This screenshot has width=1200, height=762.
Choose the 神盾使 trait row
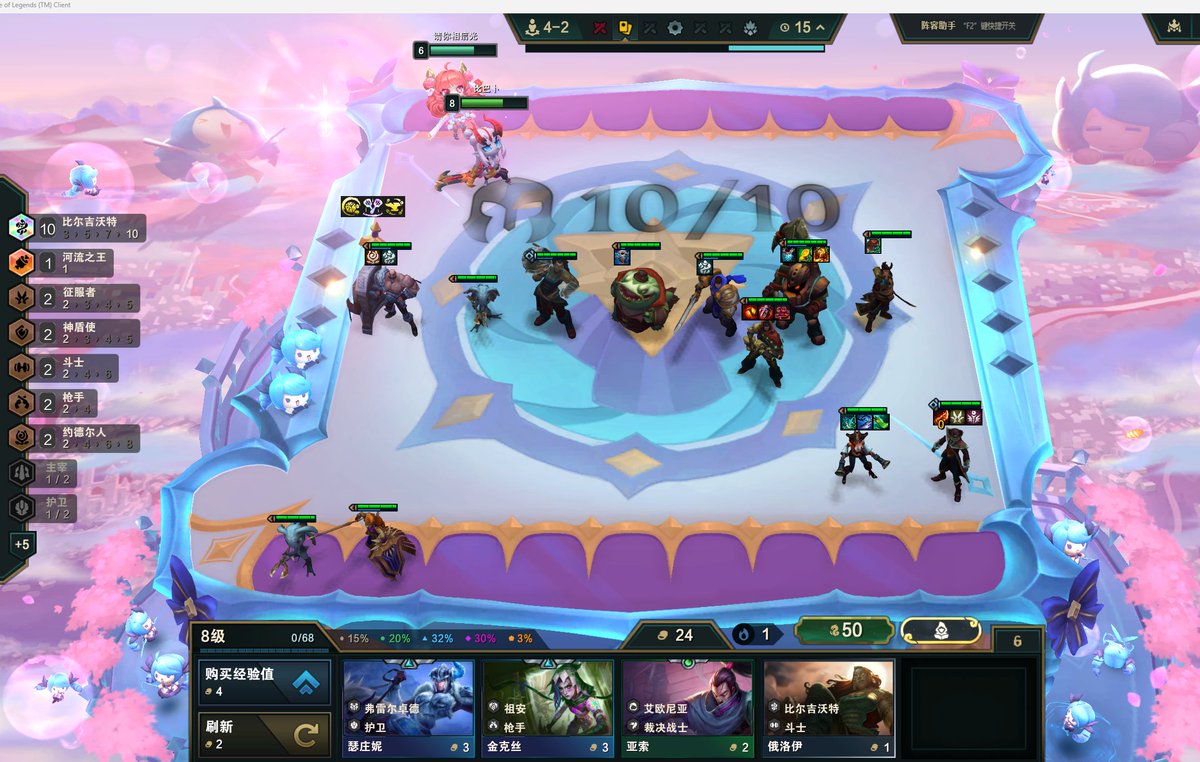click(x=75, y=333)
